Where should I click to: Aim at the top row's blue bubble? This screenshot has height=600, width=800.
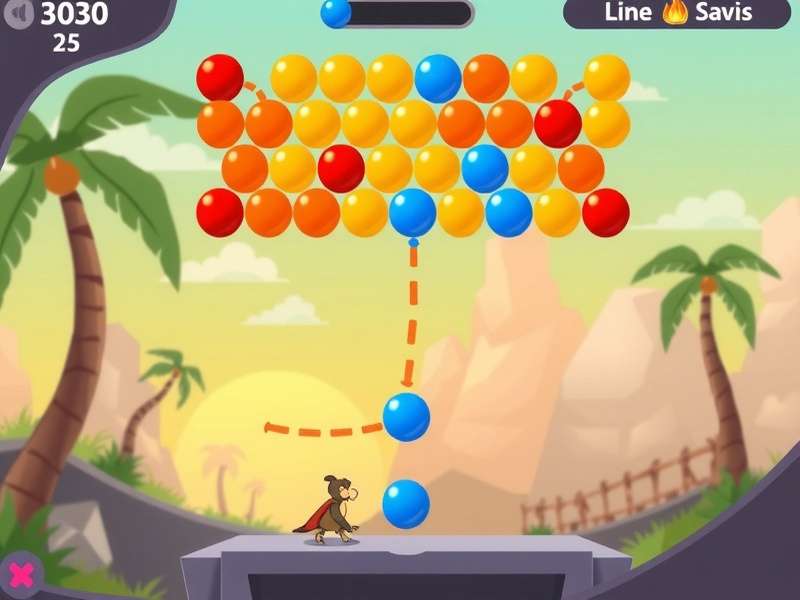point(438,78)
